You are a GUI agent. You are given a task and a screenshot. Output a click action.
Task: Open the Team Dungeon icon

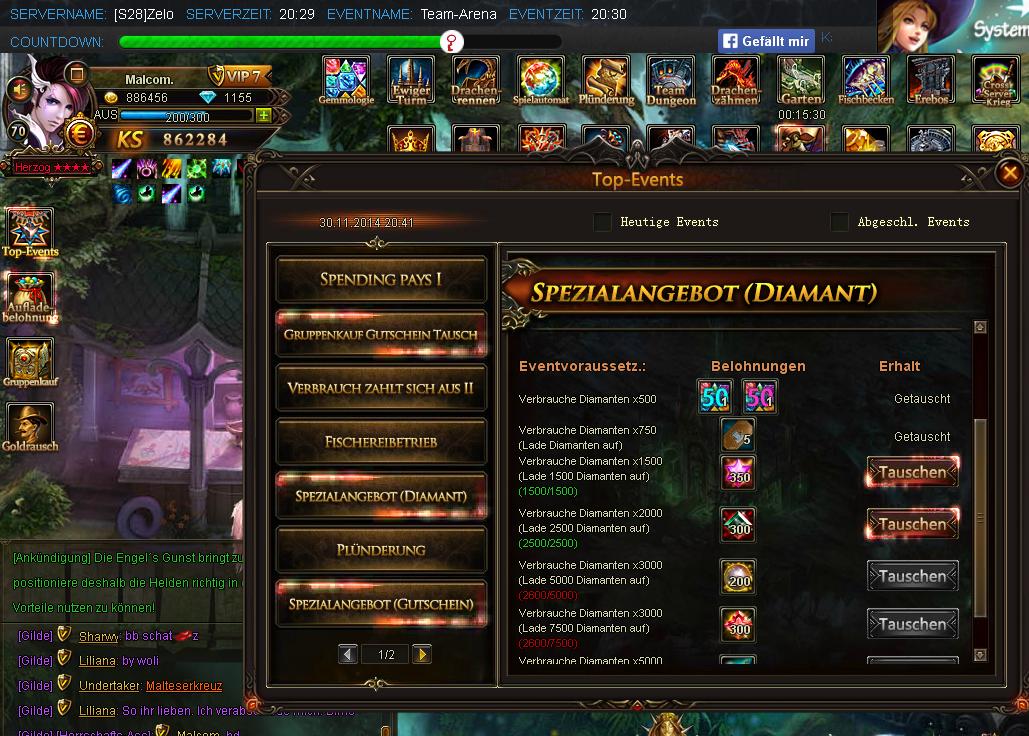670,80
